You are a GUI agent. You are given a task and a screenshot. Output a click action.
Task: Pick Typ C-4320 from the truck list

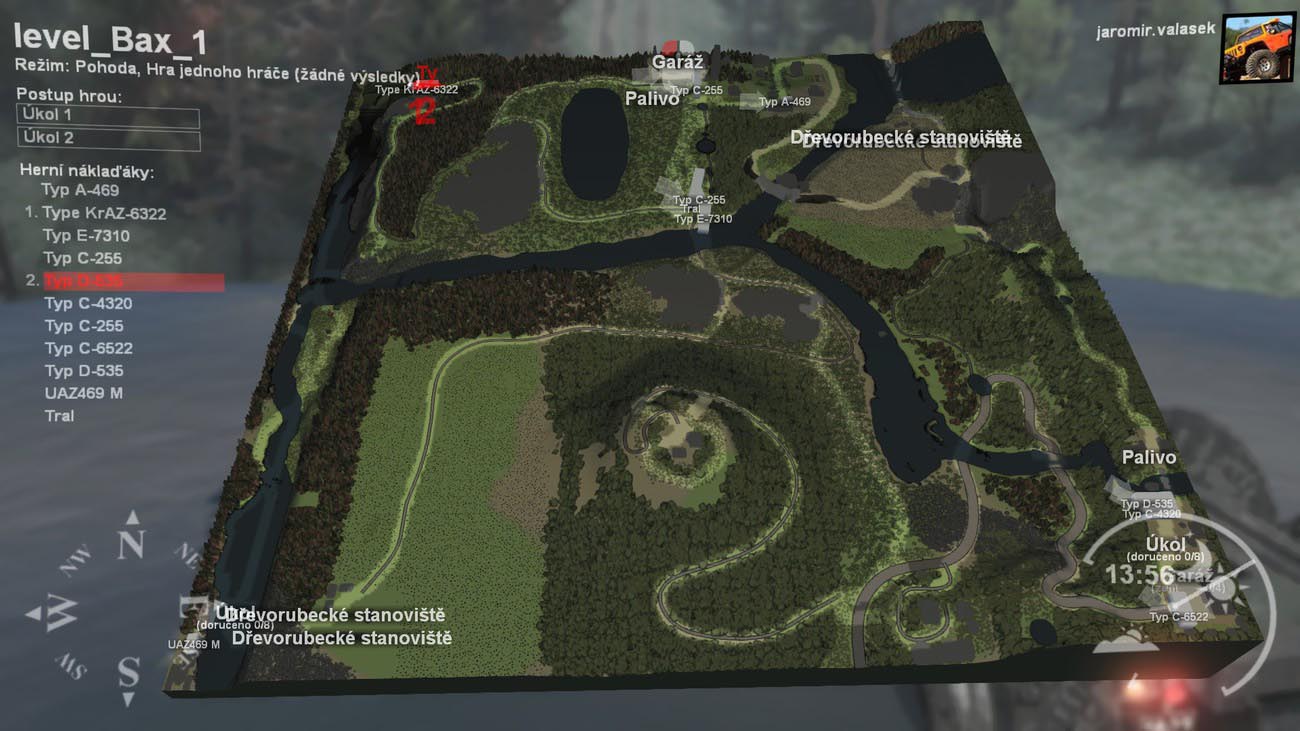pyautogui.click(x=88, y=303)
